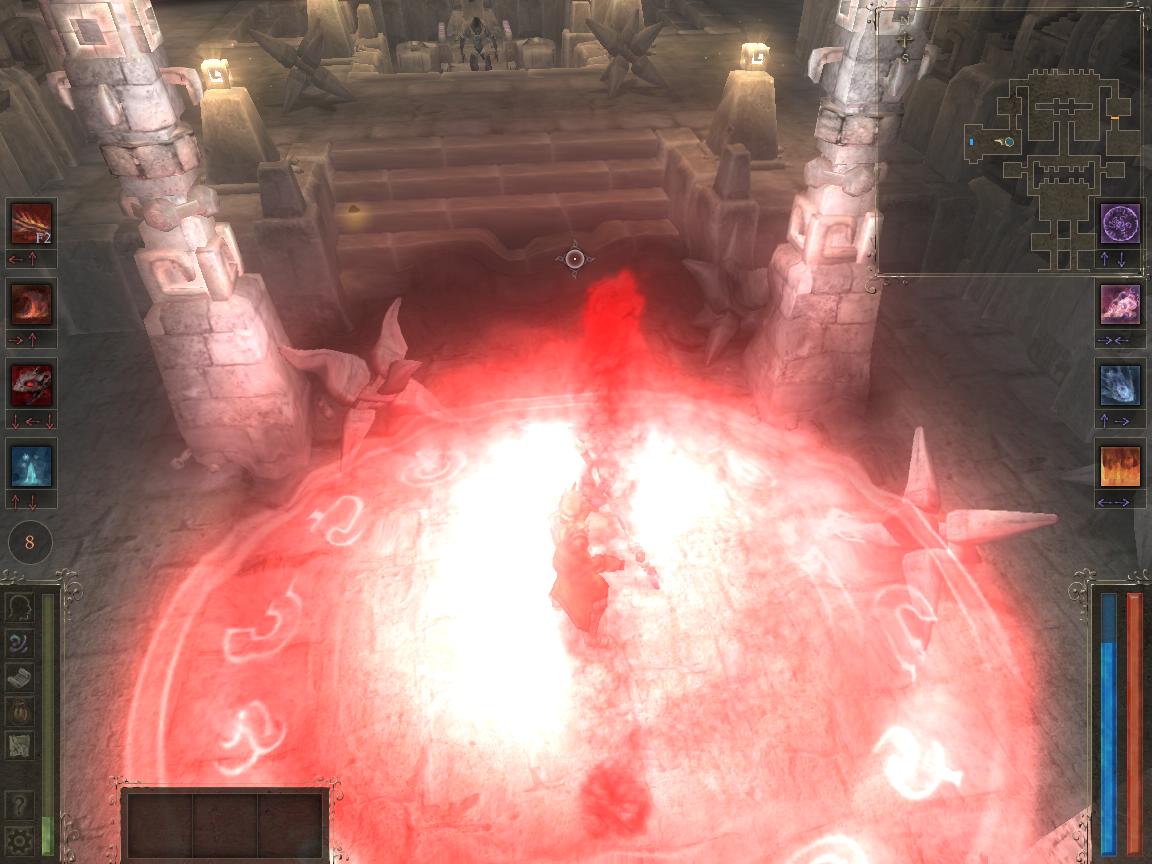Open settings via the gear button
The width and height of the screenshot is (1152, 864).
pos(18,838)
